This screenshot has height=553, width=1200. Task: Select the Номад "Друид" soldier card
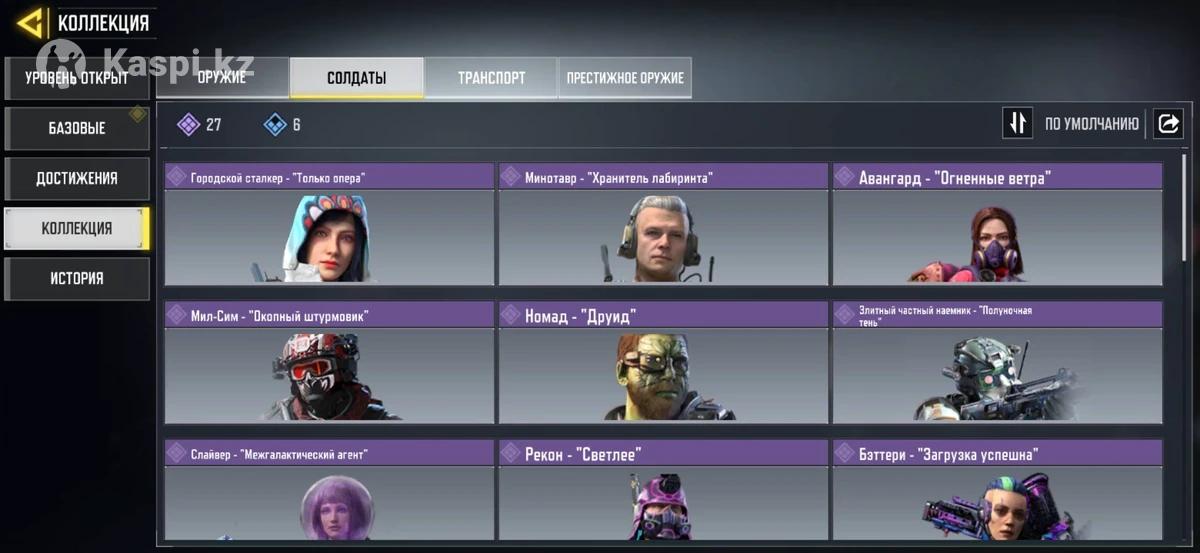(663, 362)
